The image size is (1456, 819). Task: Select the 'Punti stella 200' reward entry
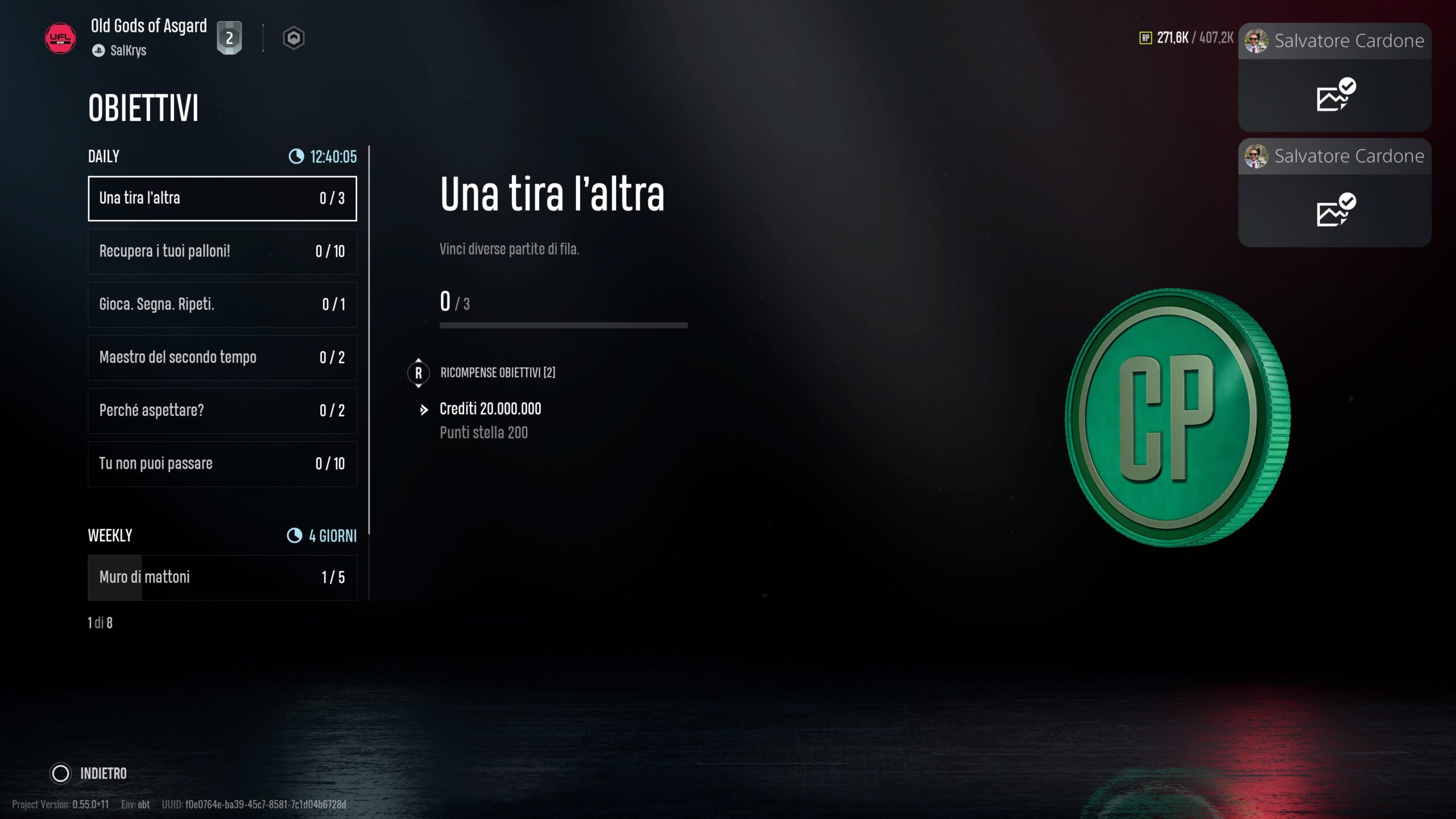coord(483,433)
